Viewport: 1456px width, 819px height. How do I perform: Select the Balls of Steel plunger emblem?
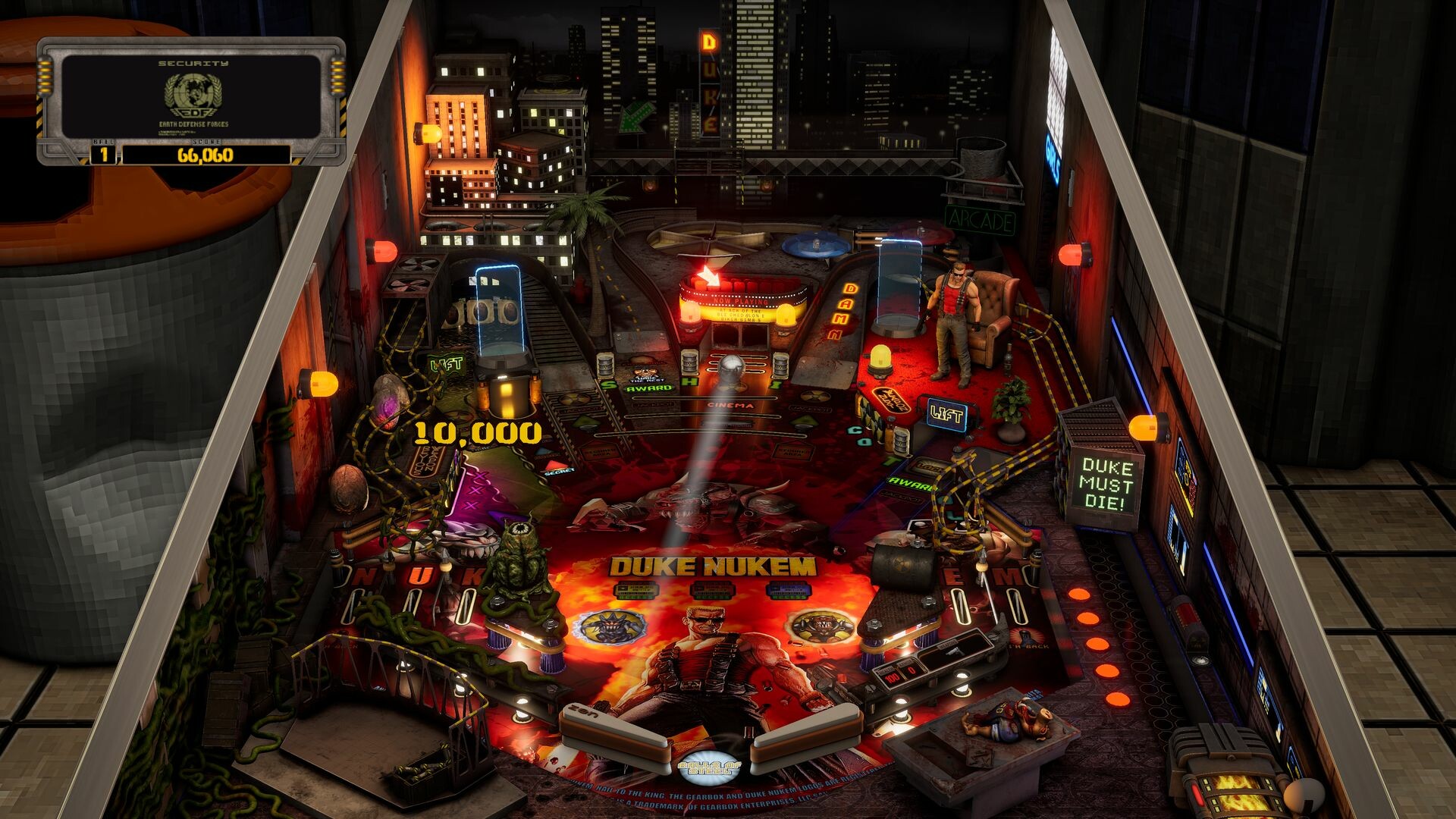click(709, 767)
